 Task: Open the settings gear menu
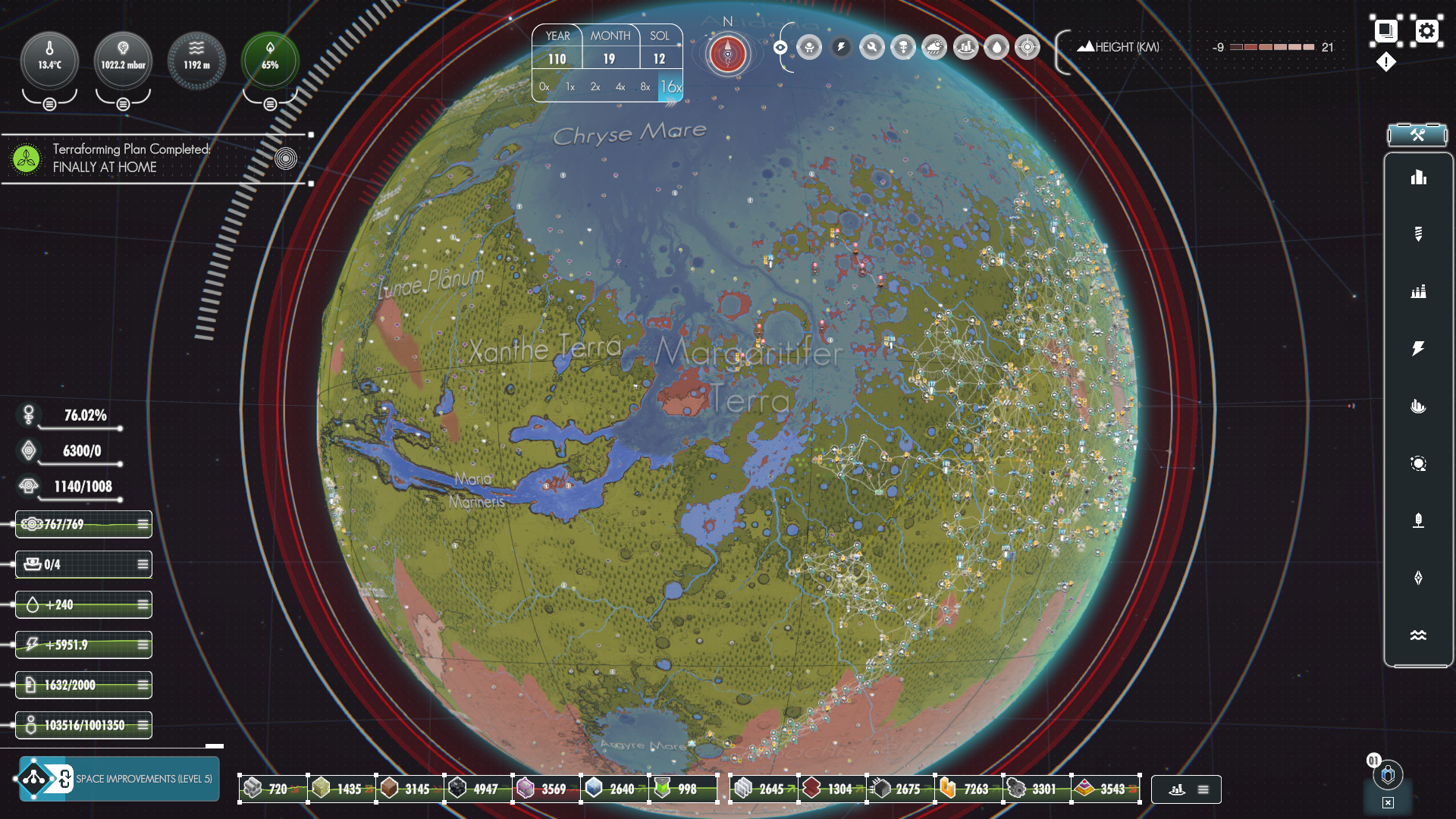(x=1427, y=31)
